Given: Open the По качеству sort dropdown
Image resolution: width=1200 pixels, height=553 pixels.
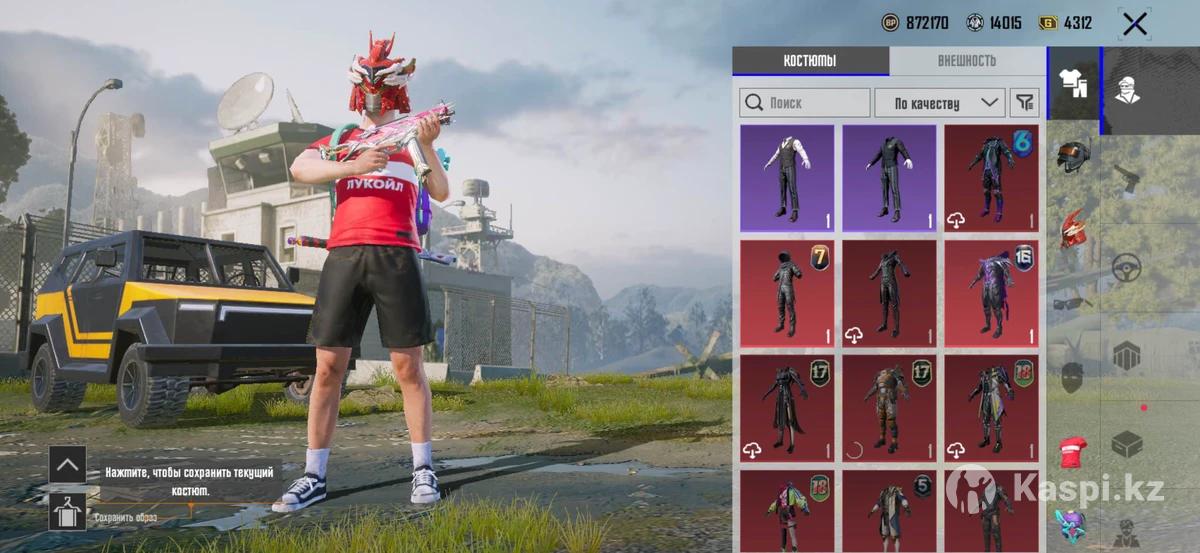Looking at the screenshot, I should point(939,102).
